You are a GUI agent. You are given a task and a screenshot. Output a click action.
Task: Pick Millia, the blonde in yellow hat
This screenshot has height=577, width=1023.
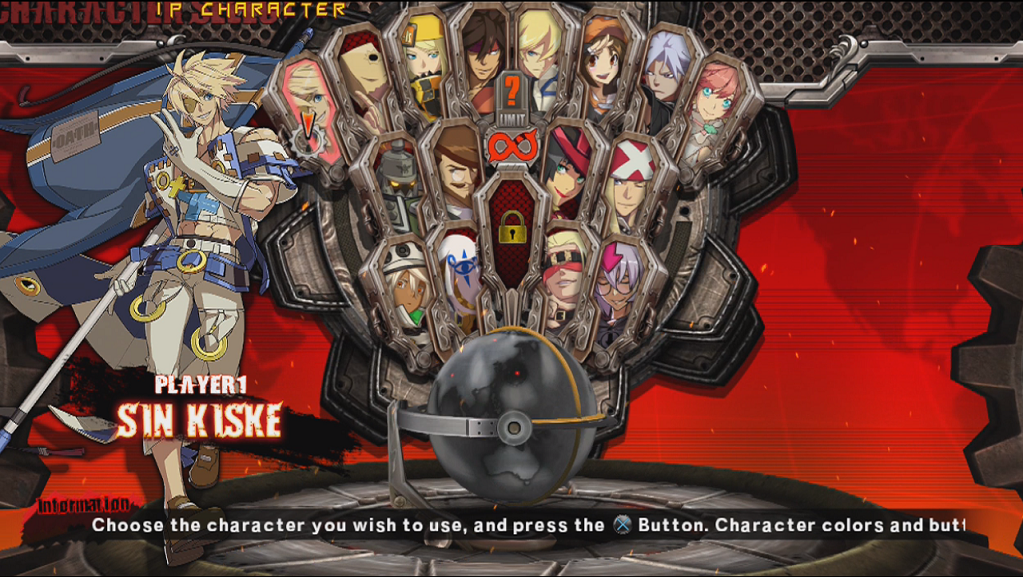422,58
